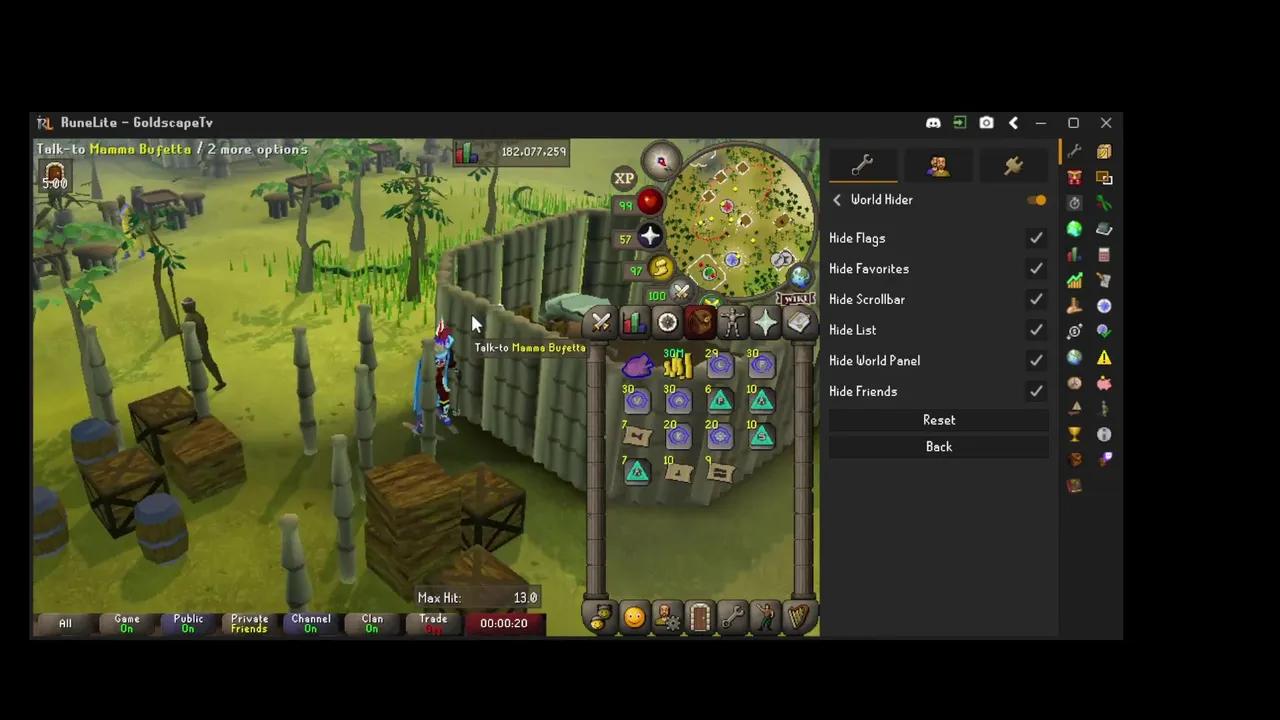Image resolution: width=1280 pixels, height=720 pixels.
Task: Open game settings via the wrench icon
Action: tap(733, 617)
